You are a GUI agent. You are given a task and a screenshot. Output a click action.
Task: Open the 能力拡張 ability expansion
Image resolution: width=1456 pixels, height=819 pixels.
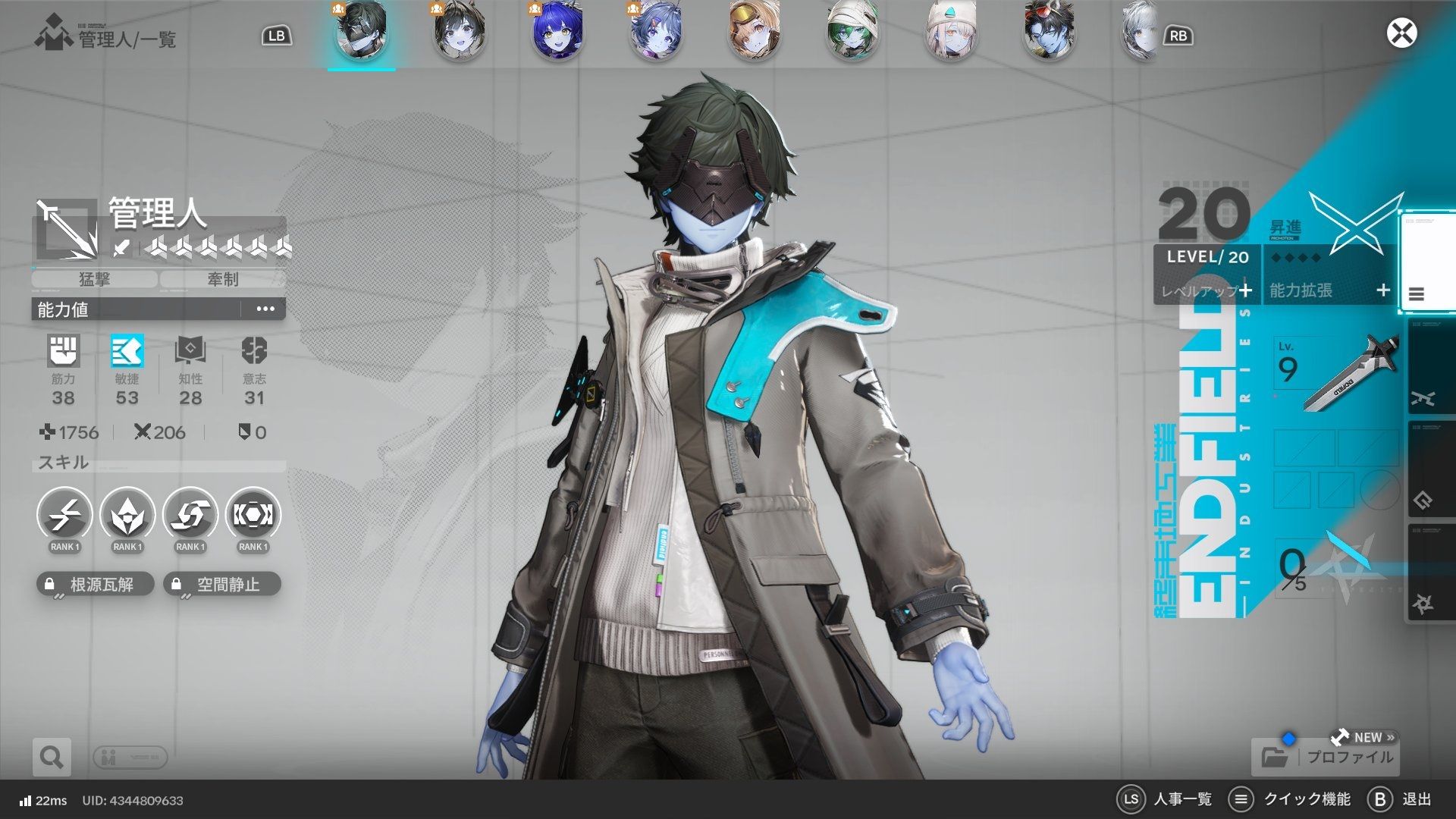click(1329, 290)
